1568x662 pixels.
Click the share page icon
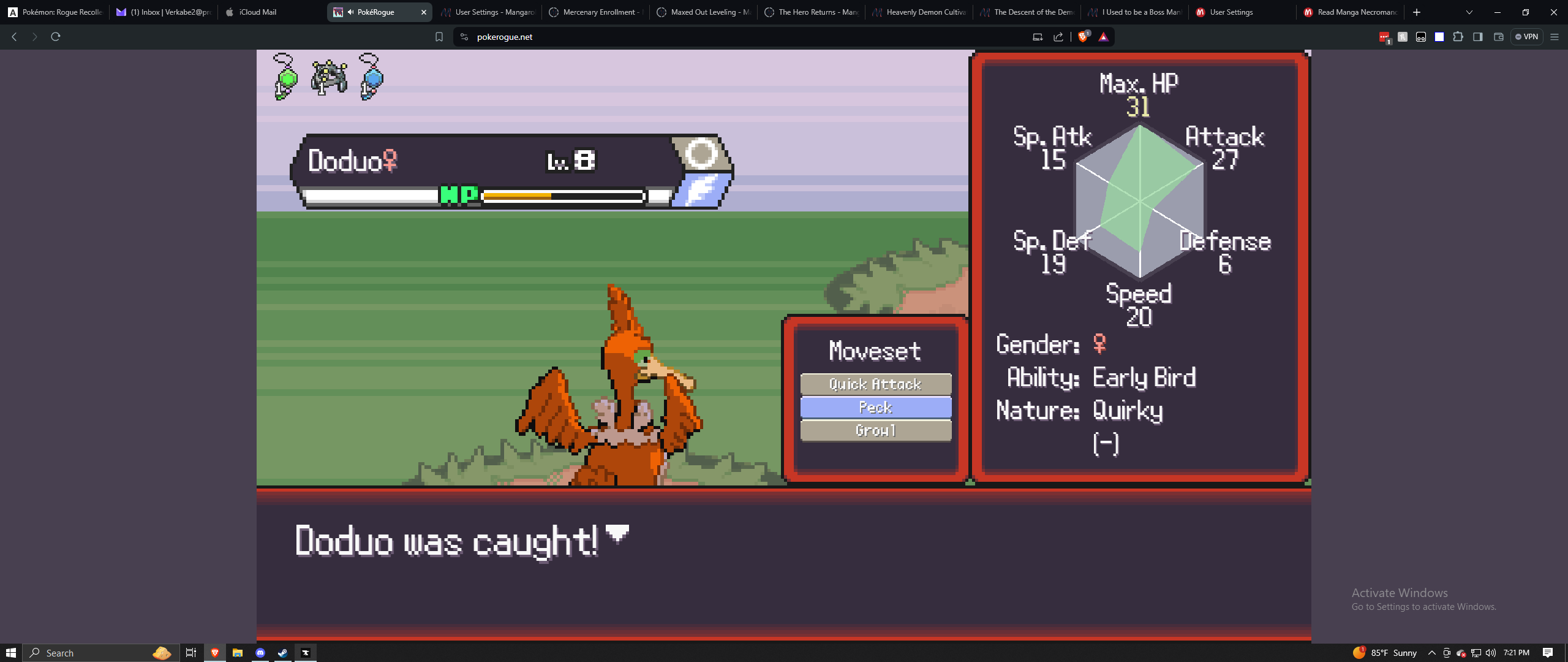(1058, 37)
